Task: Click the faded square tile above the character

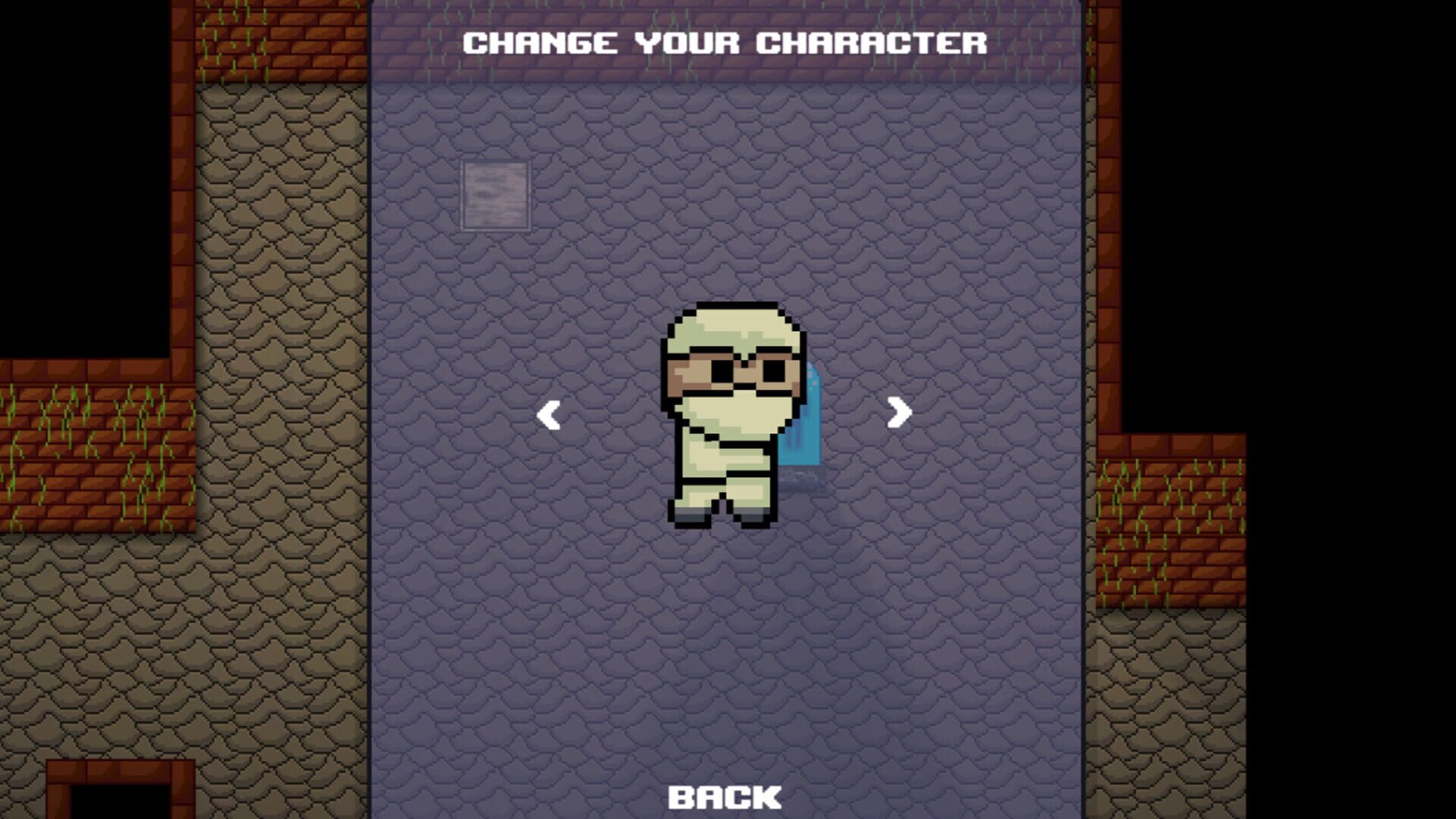Action: pyautogui.click(x=494, y=193)
